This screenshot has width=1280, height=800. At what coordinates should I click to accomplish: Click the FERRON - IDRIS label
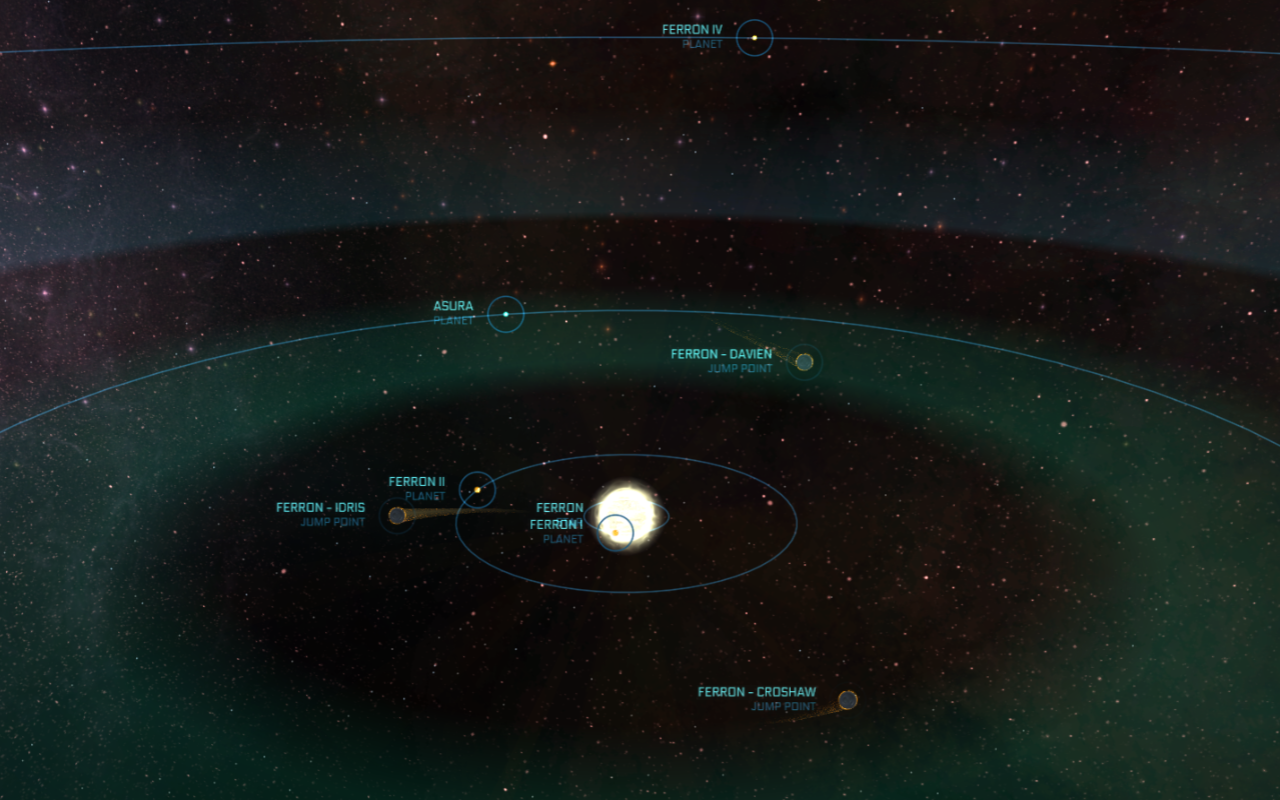pos(321,507)
